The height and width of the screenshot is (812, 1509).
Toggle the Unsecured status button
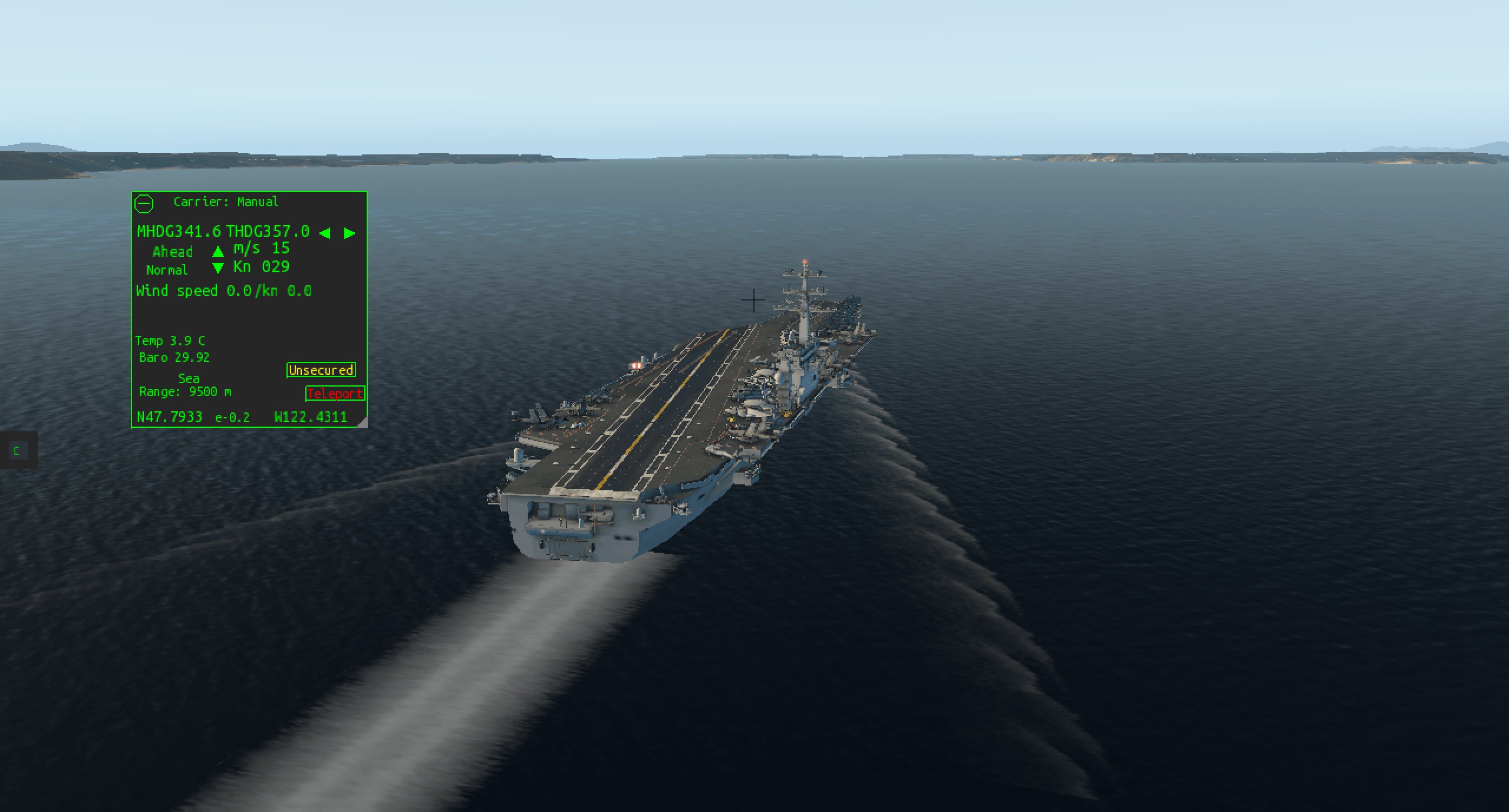pyautogui.click(x=321, y=370)
